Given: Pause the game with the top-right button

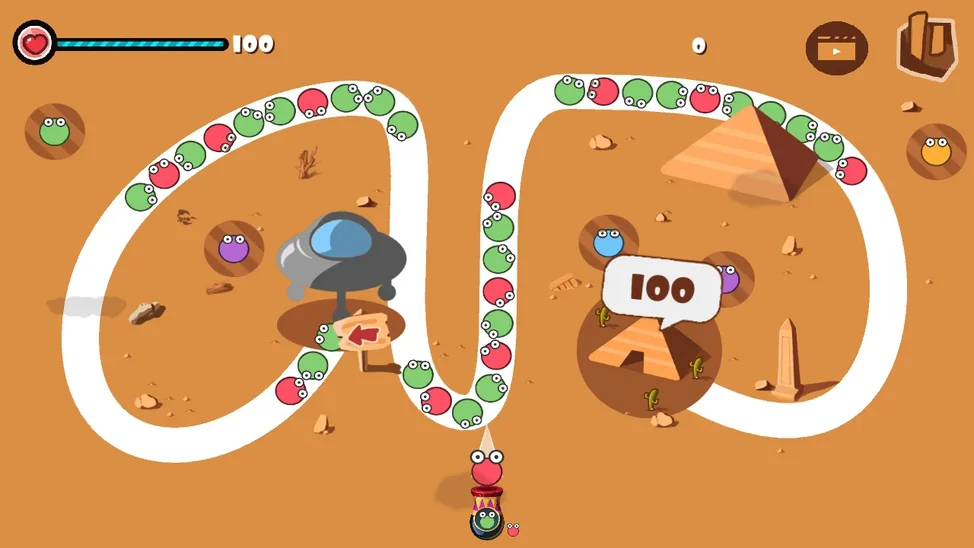Looking at the screenshot, I should [926, 46].
